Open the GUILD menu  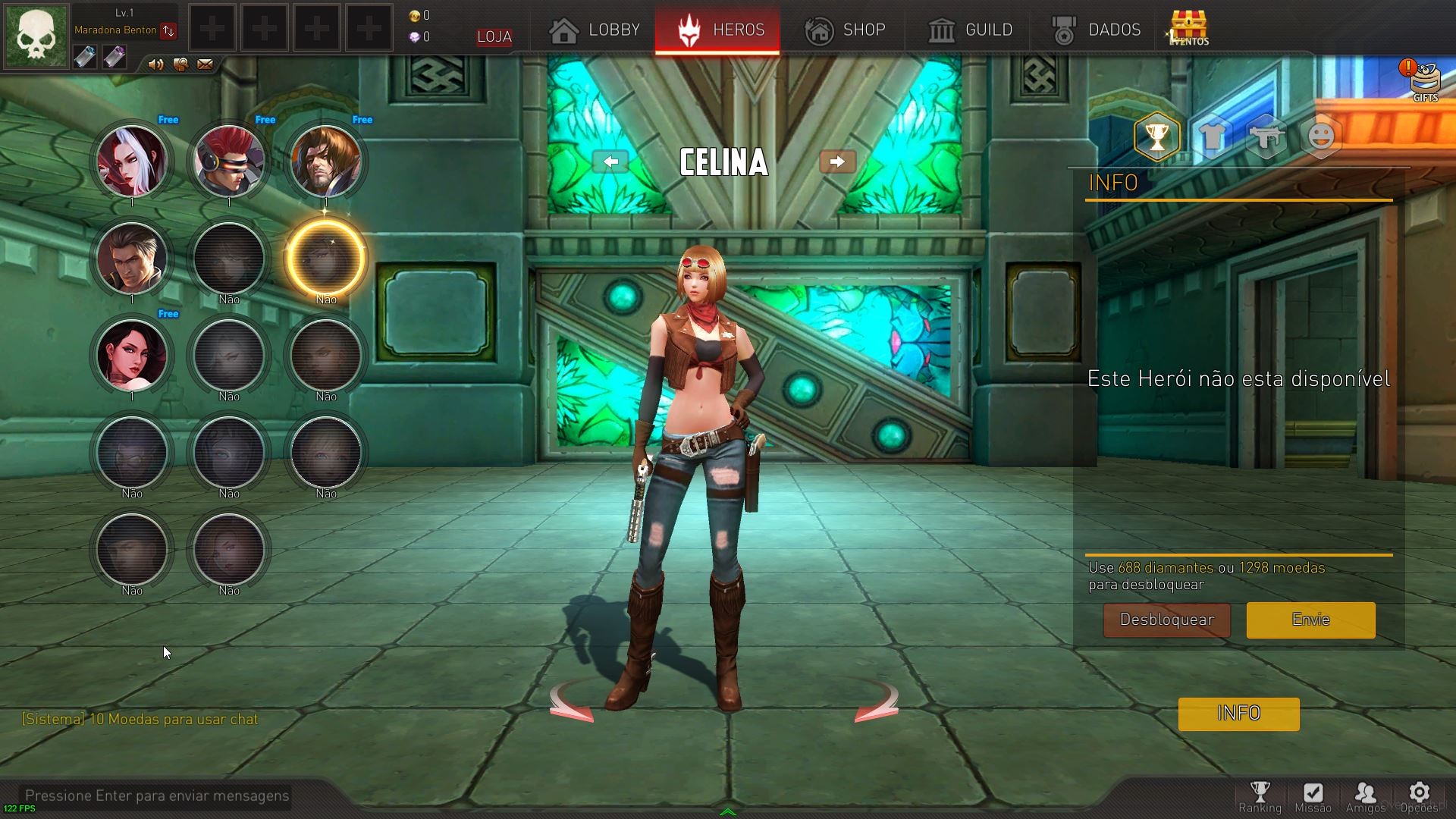tap(970, 30)
